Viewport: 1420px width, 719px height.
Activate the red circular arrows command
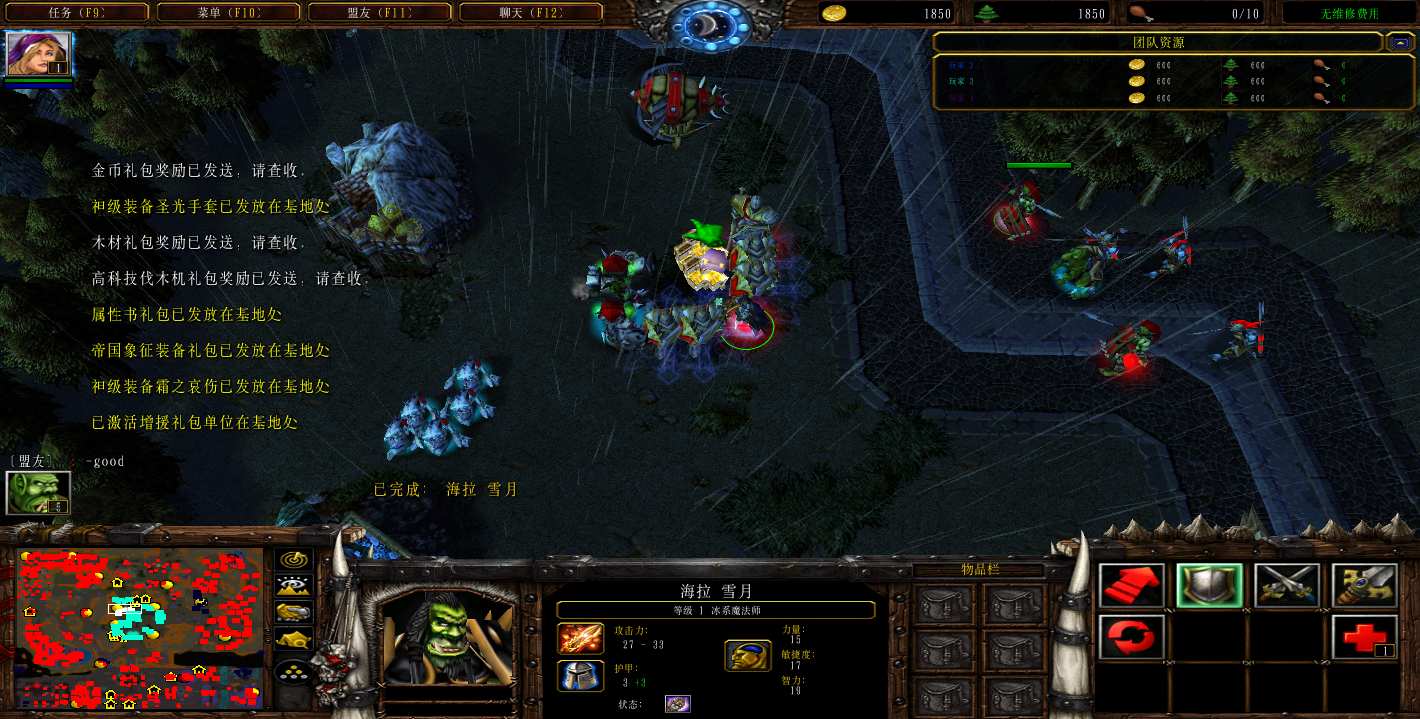coord(1132,637)
